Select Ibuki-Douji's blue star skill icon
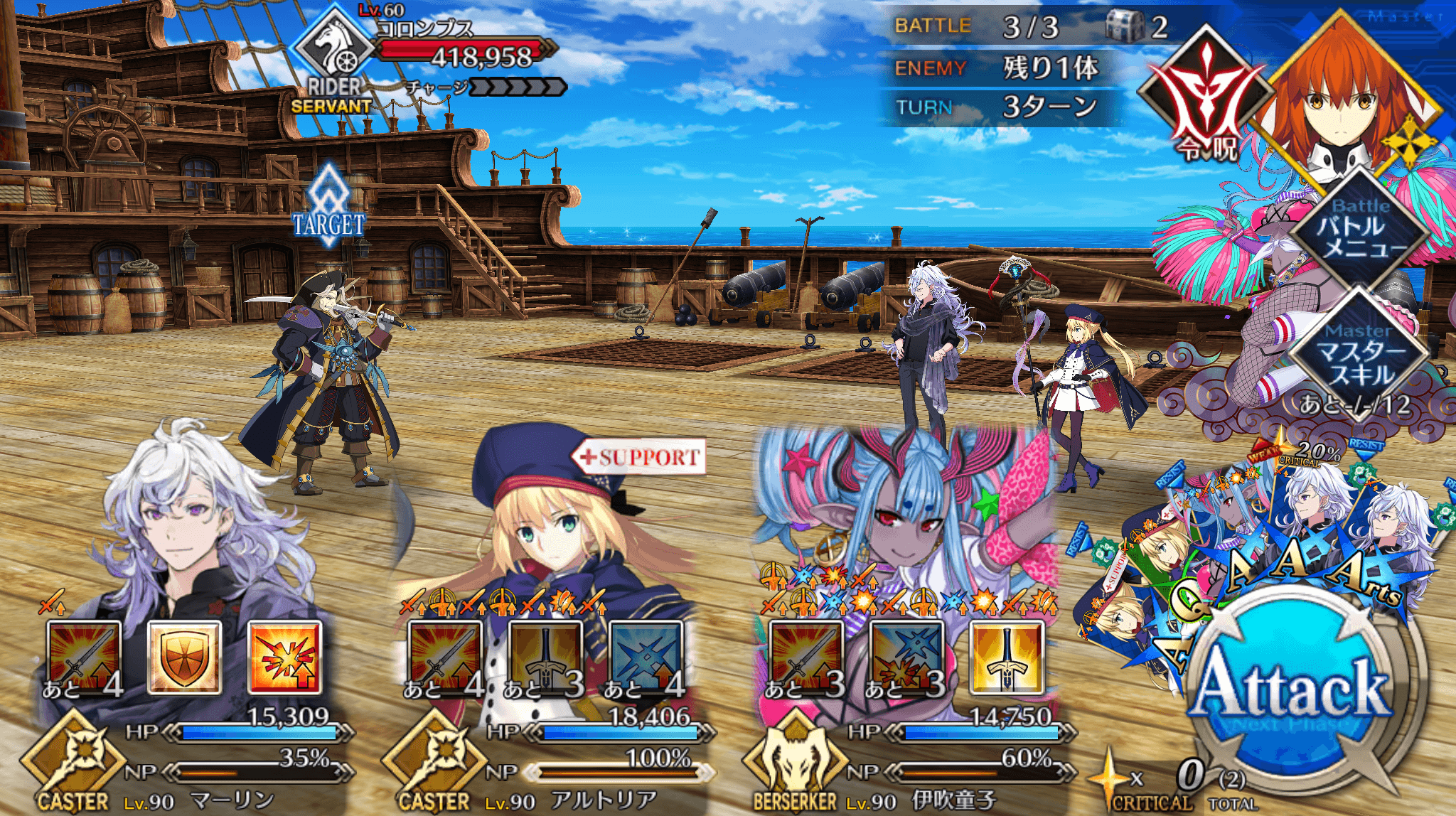Screen dimensions: 1456x816 [906, 657]
